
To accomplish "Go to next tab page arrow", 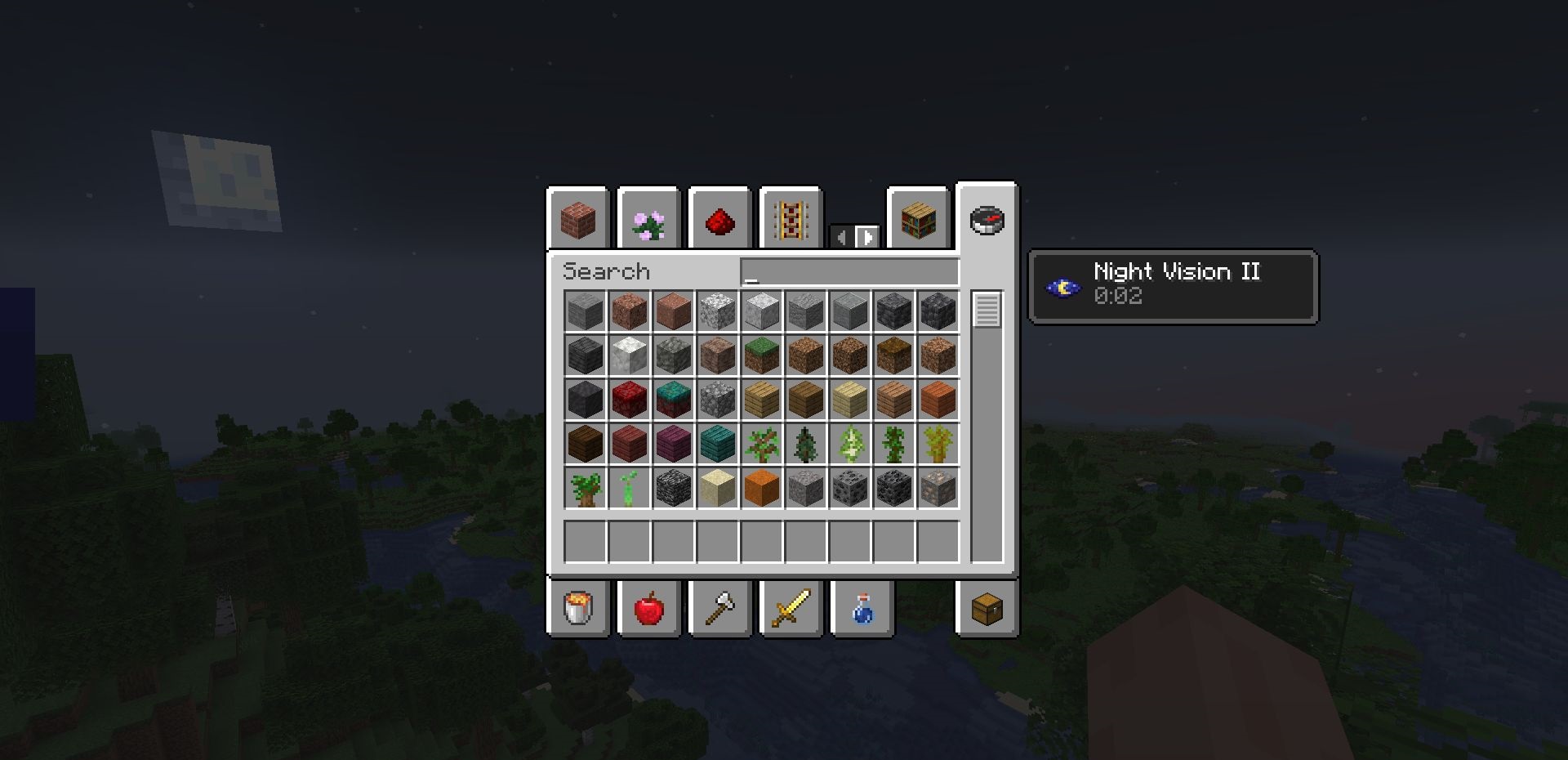I will point(866,238).
